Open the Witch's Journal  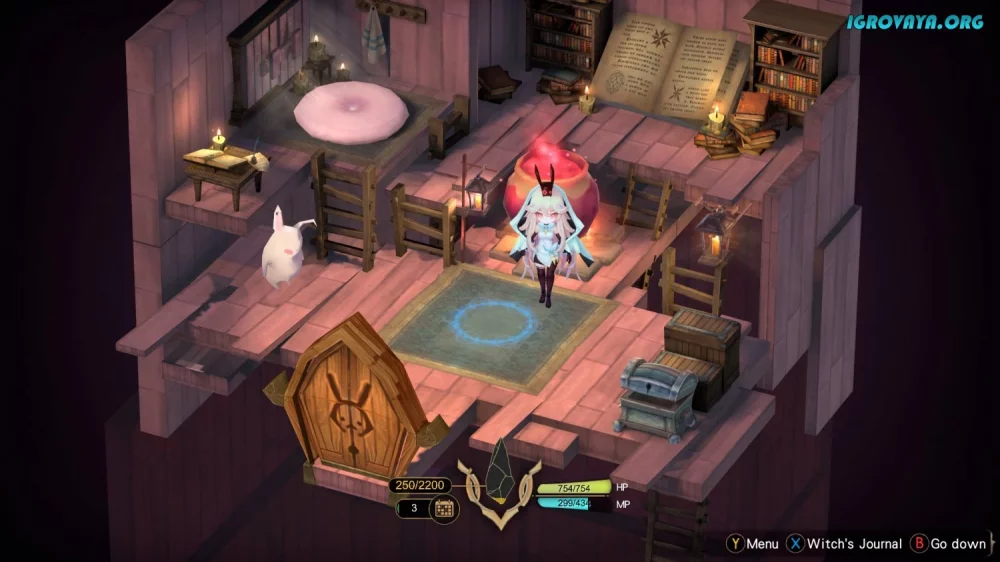pyautogui.click(x=839, y=544)
